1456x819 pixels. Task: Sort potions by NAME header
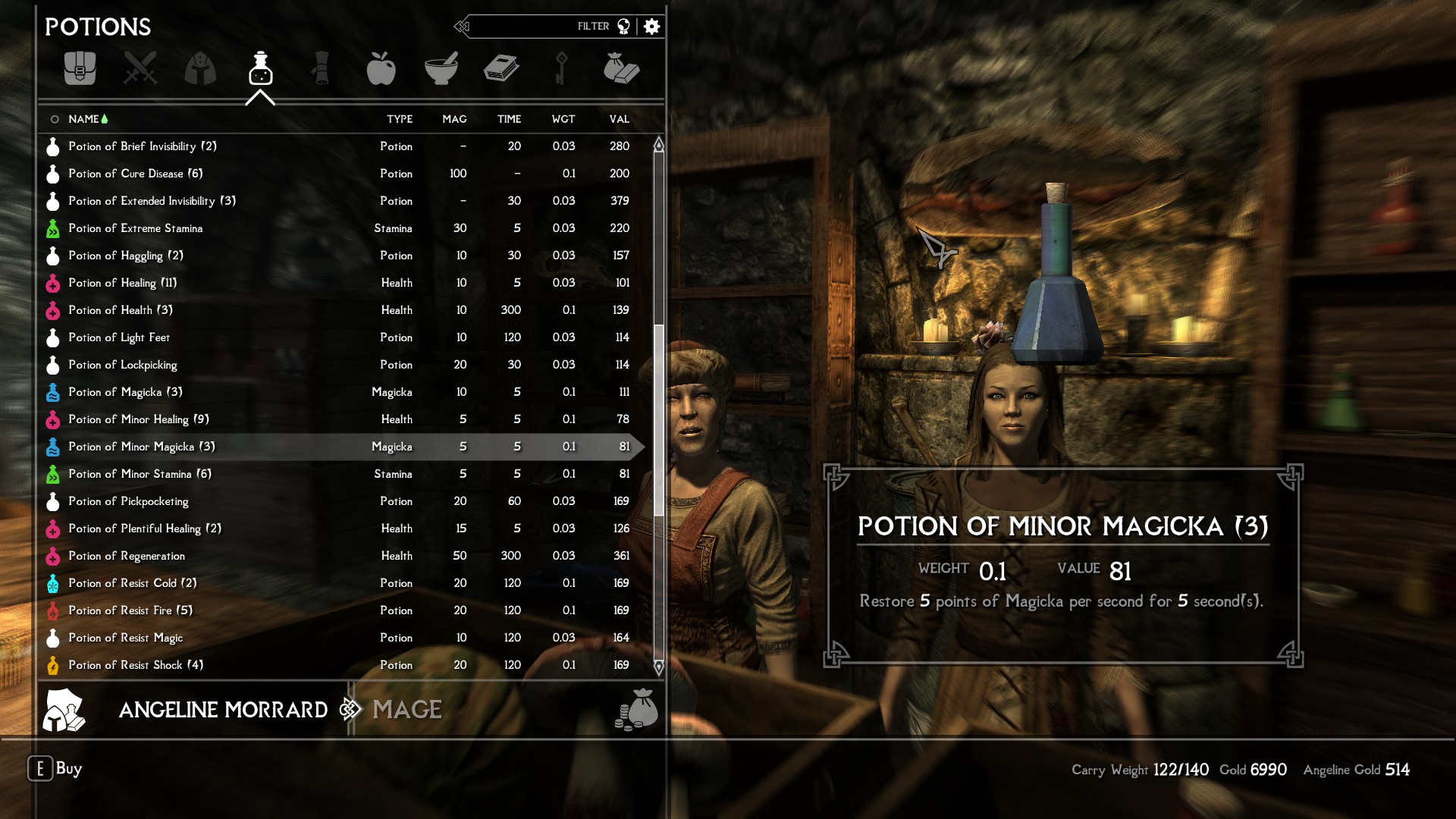(83, 119)
